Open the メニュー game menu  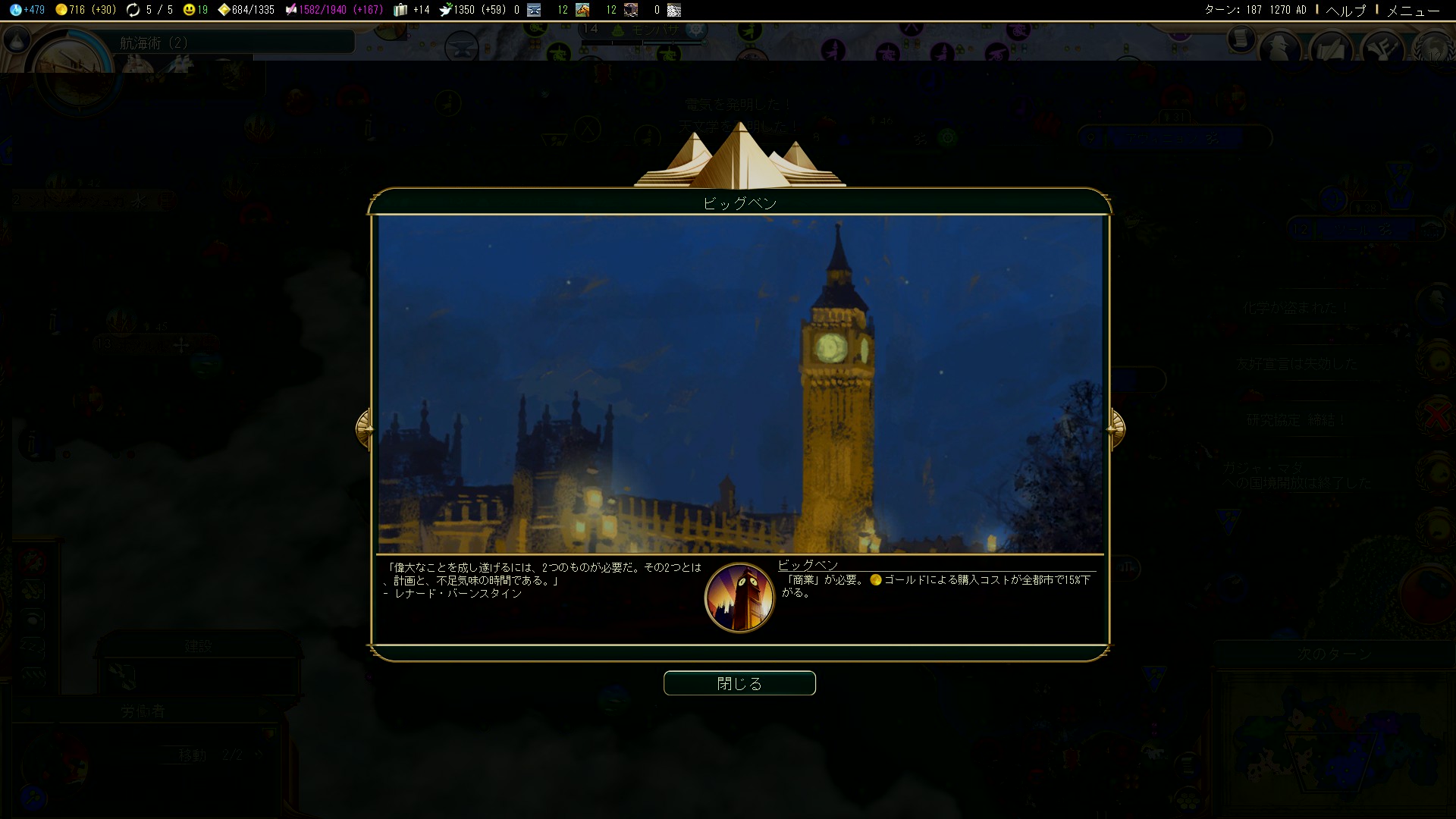click(1413, 10)
